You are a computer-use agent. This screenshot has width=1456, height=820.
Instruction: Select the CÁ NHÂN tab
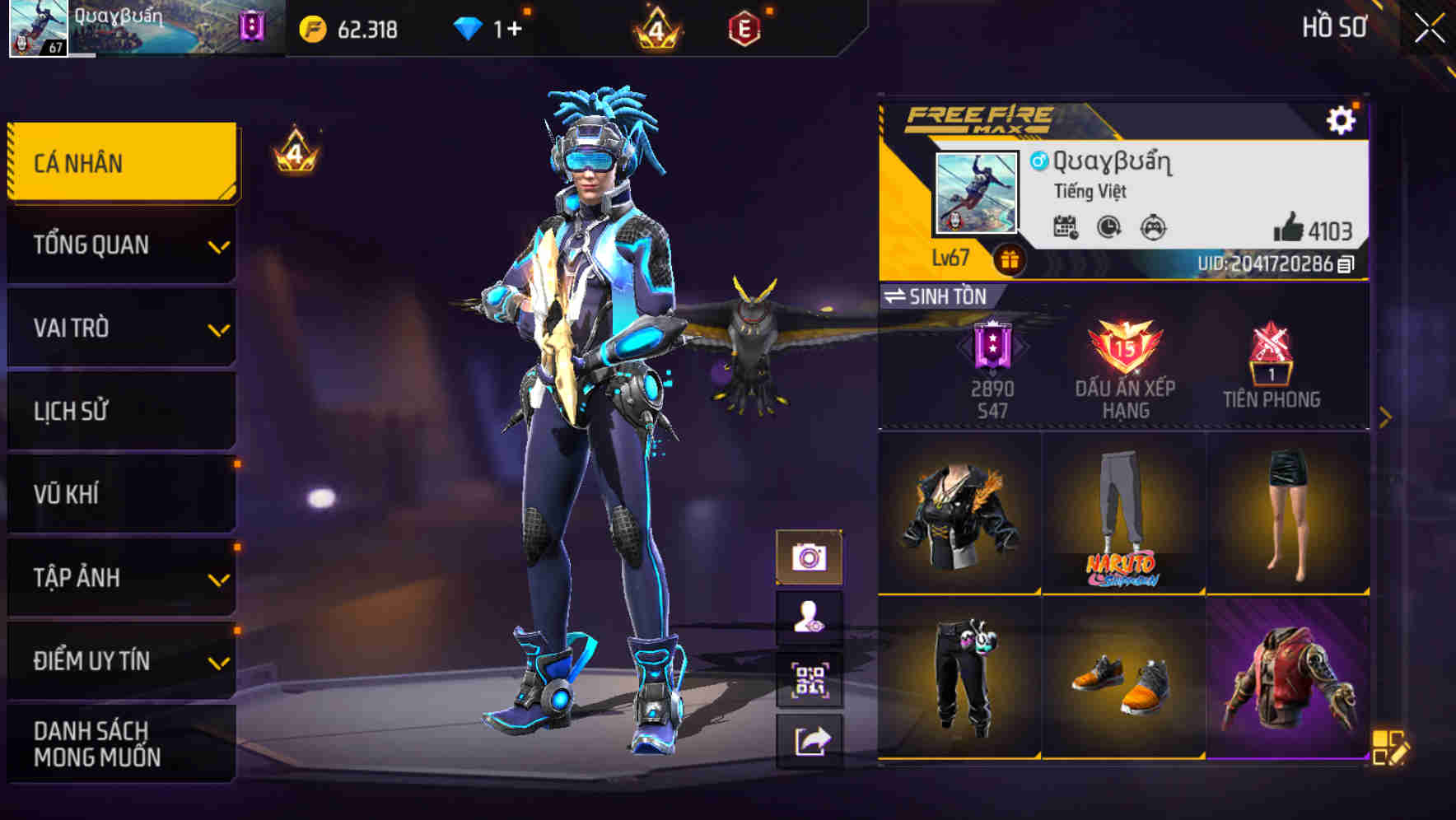pyautogui.click(x=120, y=162)
